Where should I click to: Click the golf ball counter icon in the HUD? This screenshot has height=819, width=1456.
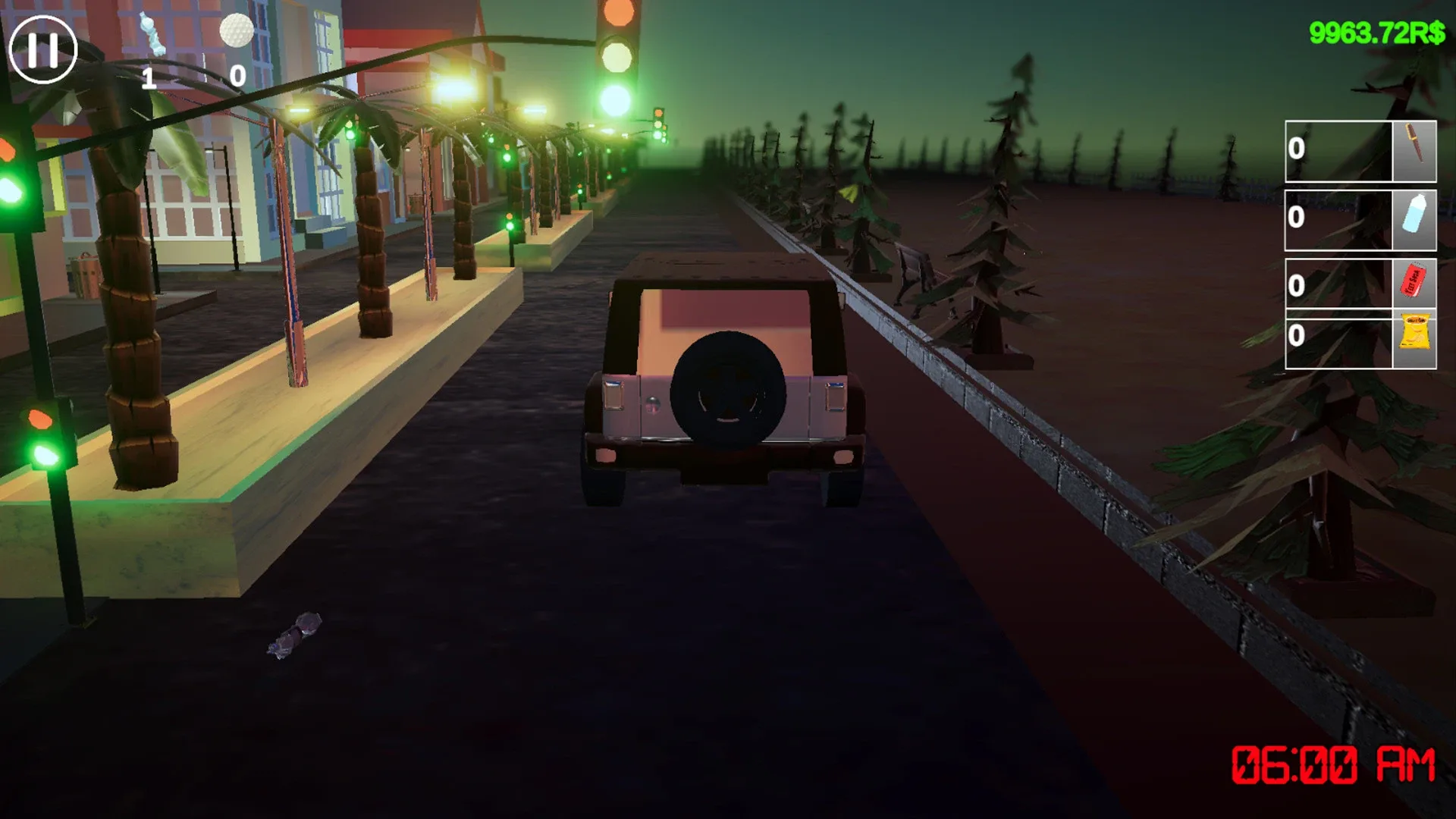pyautogui.click(x=235, y=32)
